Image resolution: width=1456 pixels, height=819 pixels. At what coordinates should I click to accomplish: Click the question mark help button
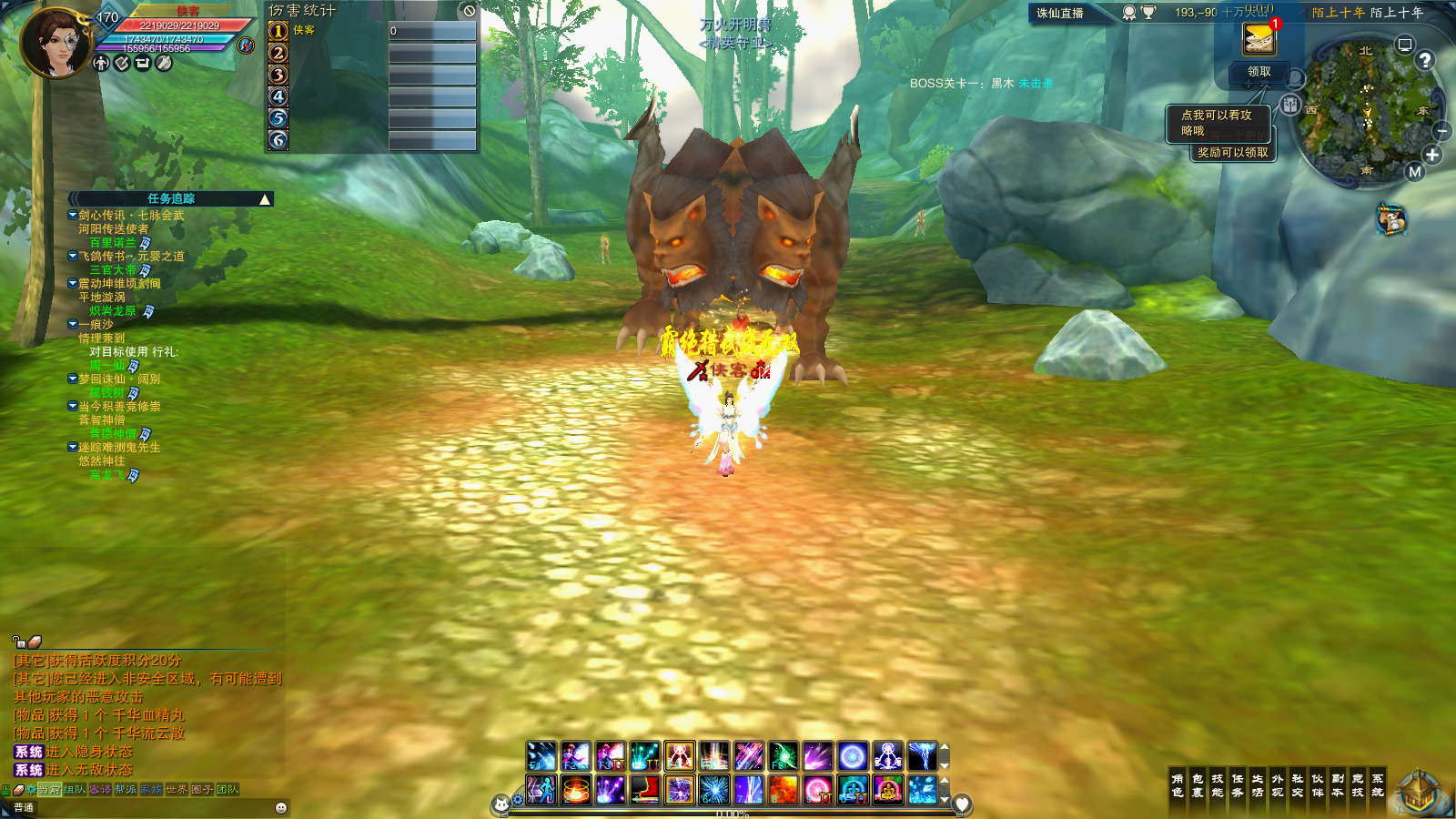pyautogui.click(x=1425, y=60)
